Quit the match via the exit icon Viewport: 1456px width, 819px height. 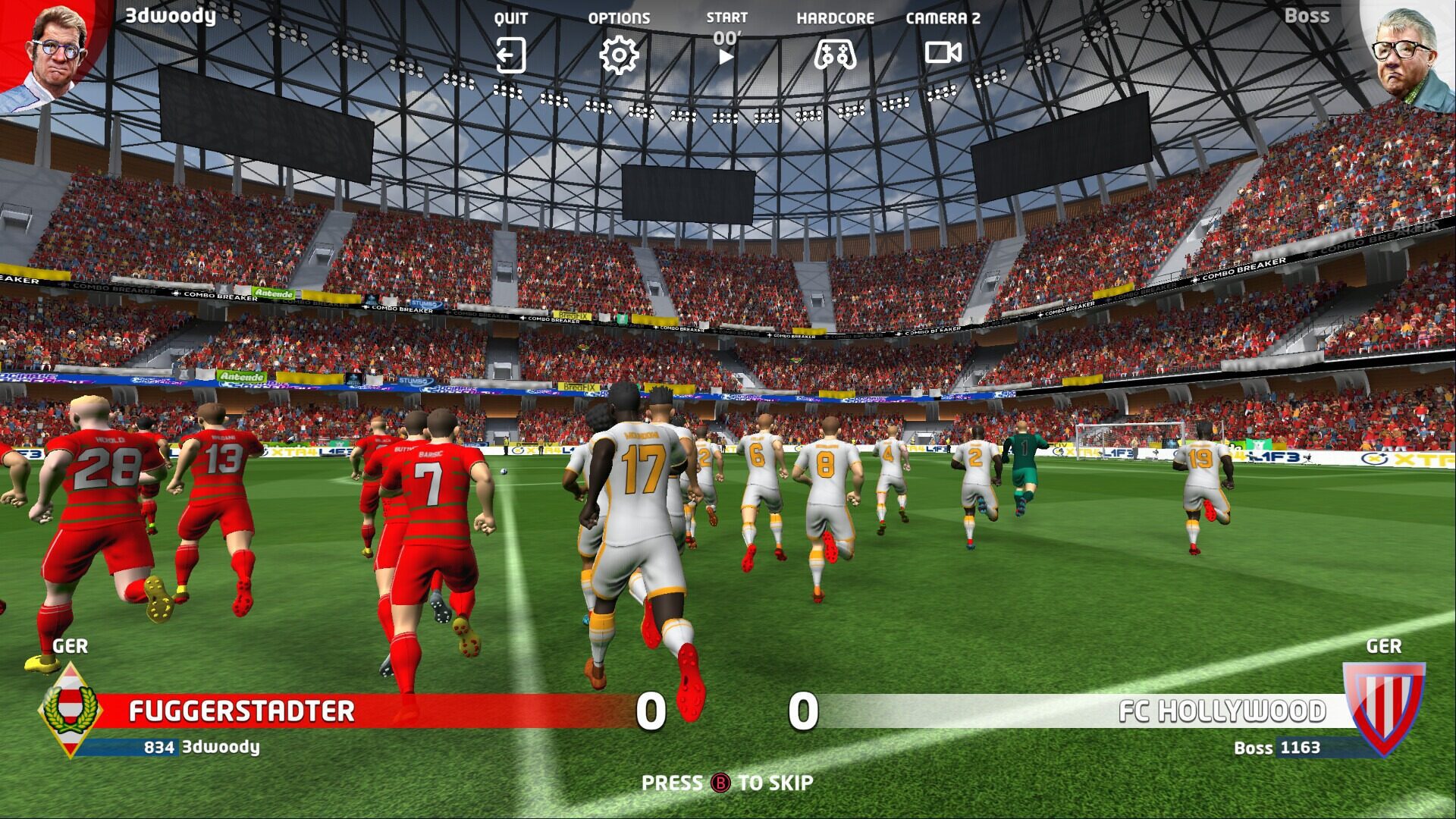pos(510,55)
